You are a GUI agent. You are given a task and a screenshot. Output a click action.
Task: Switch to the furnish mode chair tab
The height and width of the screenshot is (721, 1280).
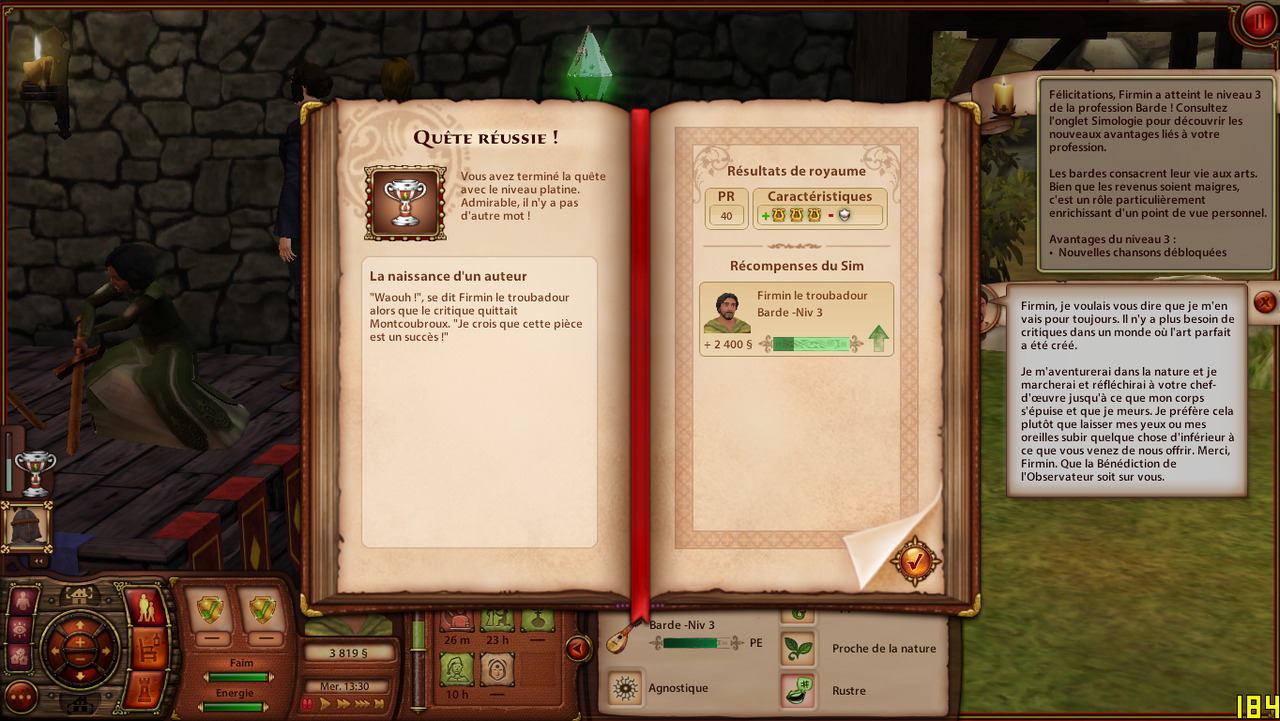[x=146, y=648]
